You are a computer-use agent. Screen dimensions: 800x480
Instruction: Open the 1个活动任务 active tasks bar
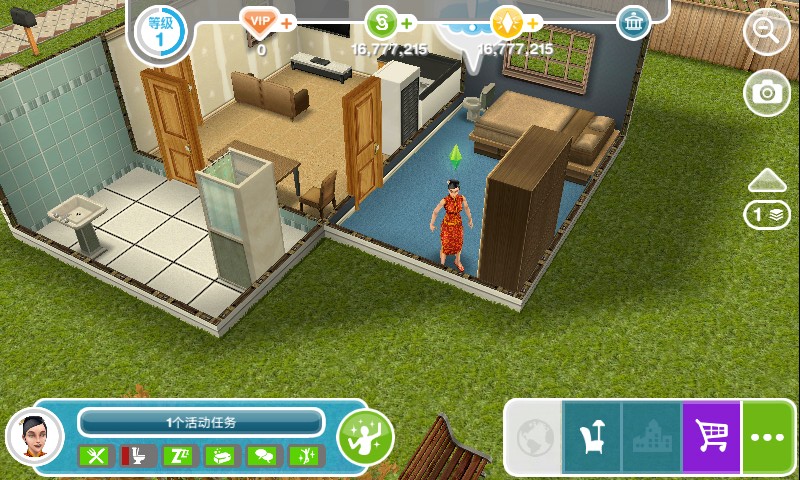200,422
